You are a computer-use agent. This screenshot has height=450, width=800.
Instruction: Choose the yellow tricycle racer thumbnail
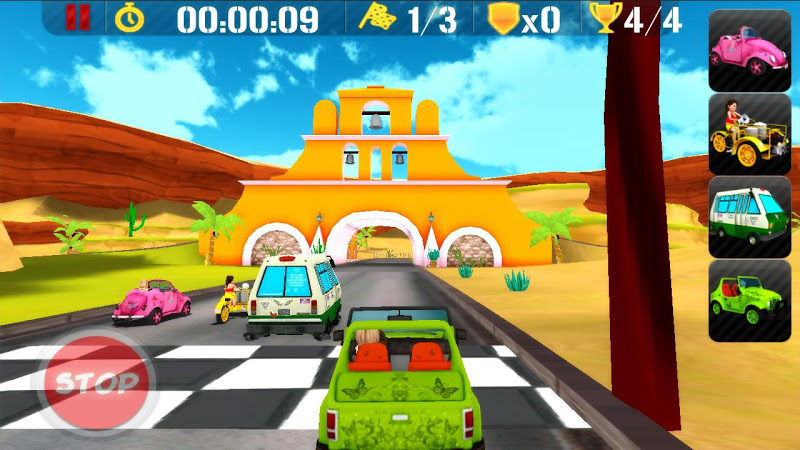[x=749, y=133]
